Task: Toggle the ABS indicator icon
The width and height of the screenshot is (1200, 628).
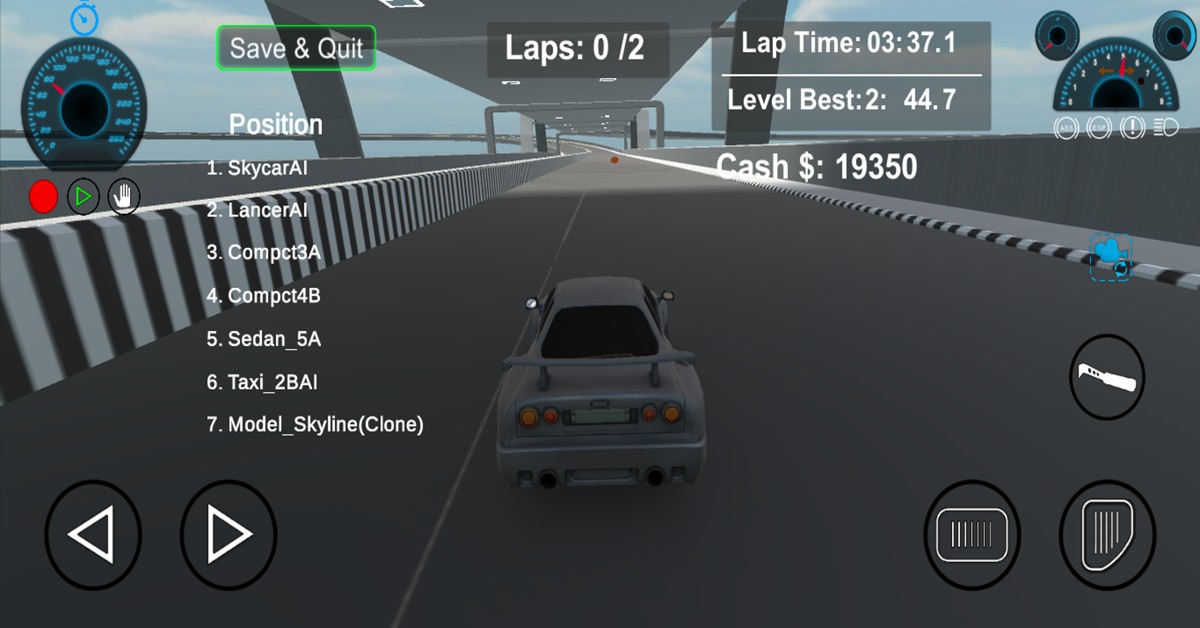Action: click(1066, 128)
